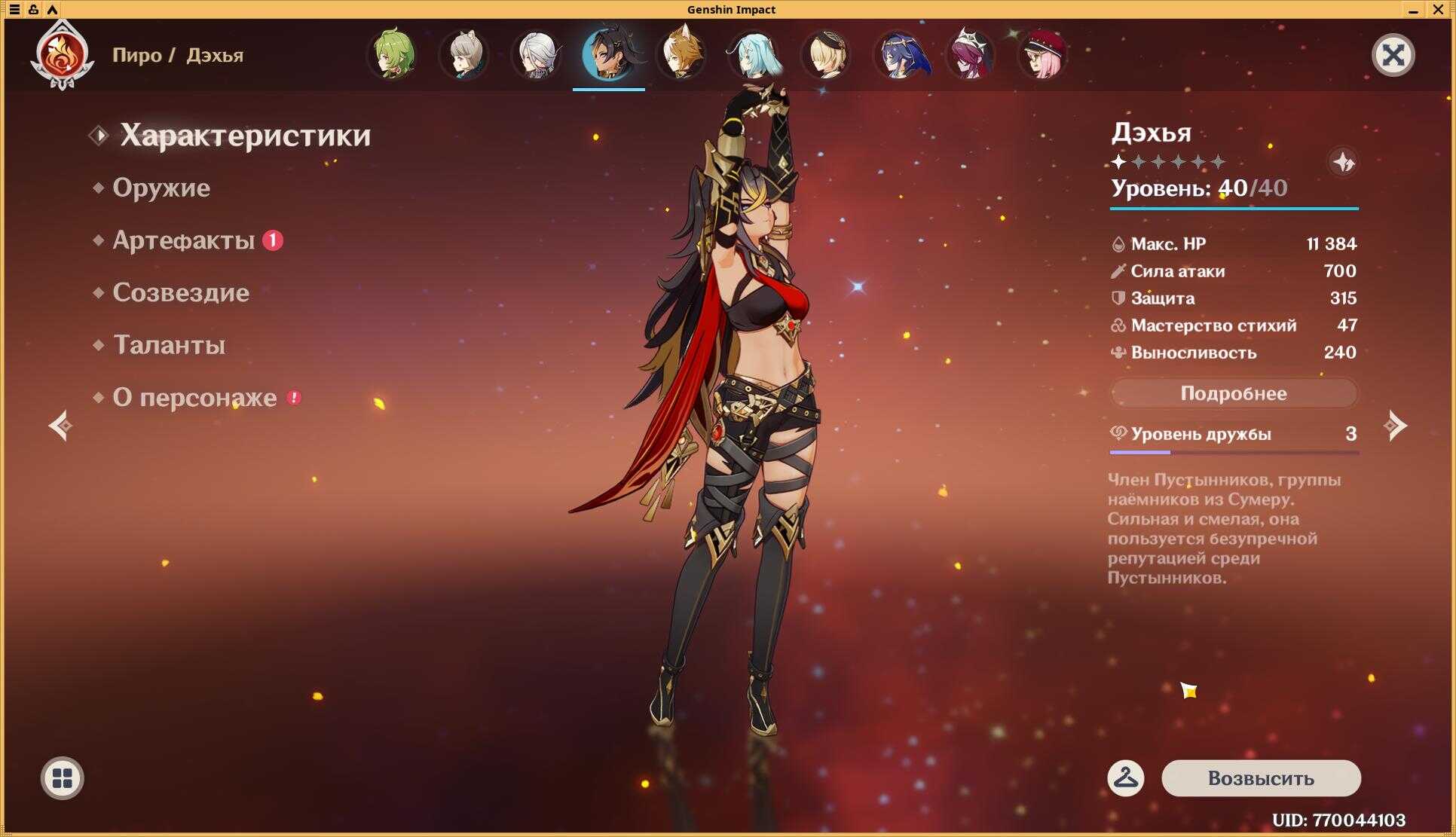Image resolution: width=1456 pixels, height=837 pixels.
Task: Open the Оружие weapon section
Action: [x=161, y=188]
